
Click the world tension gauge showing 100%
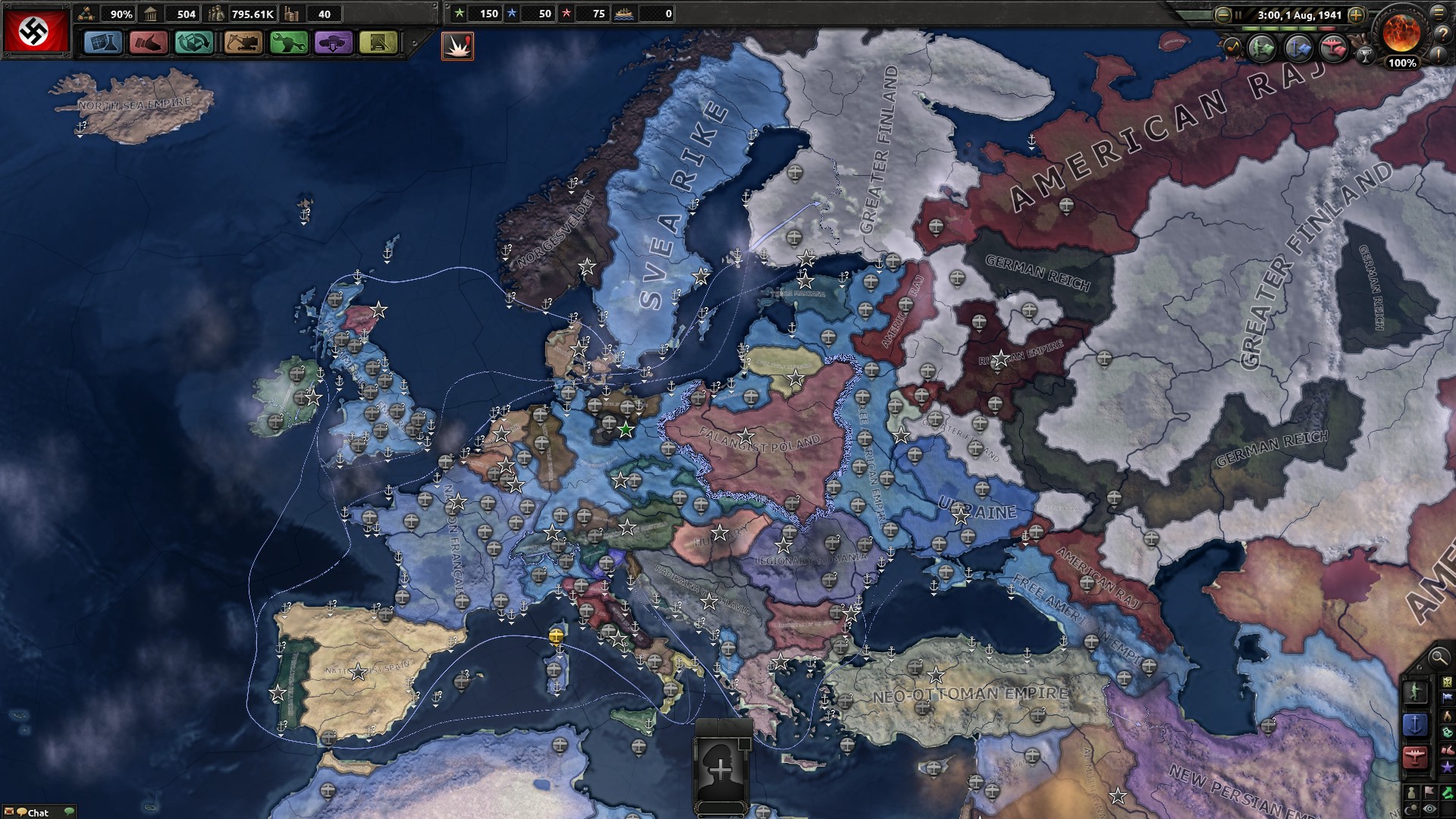(x=1403, y=42)
